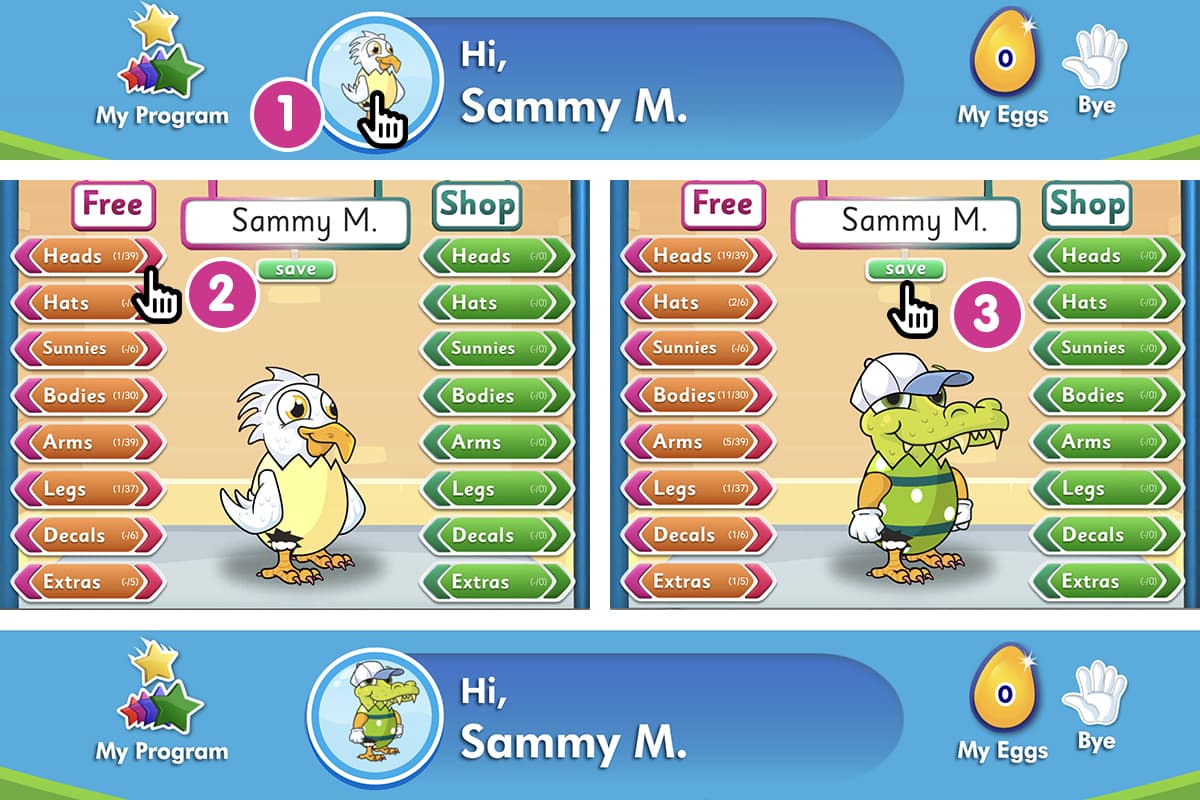Screen dimensions: 1200x800
Task: Save the crocodile avatar design
Action: pos(906,269)
